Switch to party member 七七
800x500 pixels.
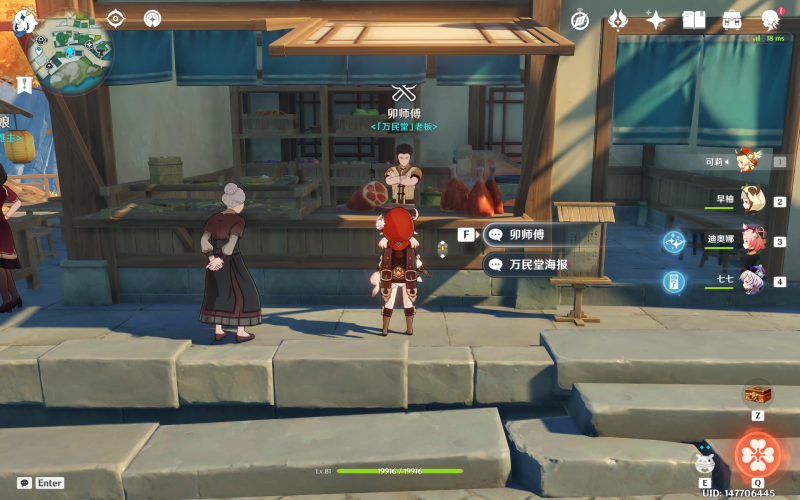(751, 281)
